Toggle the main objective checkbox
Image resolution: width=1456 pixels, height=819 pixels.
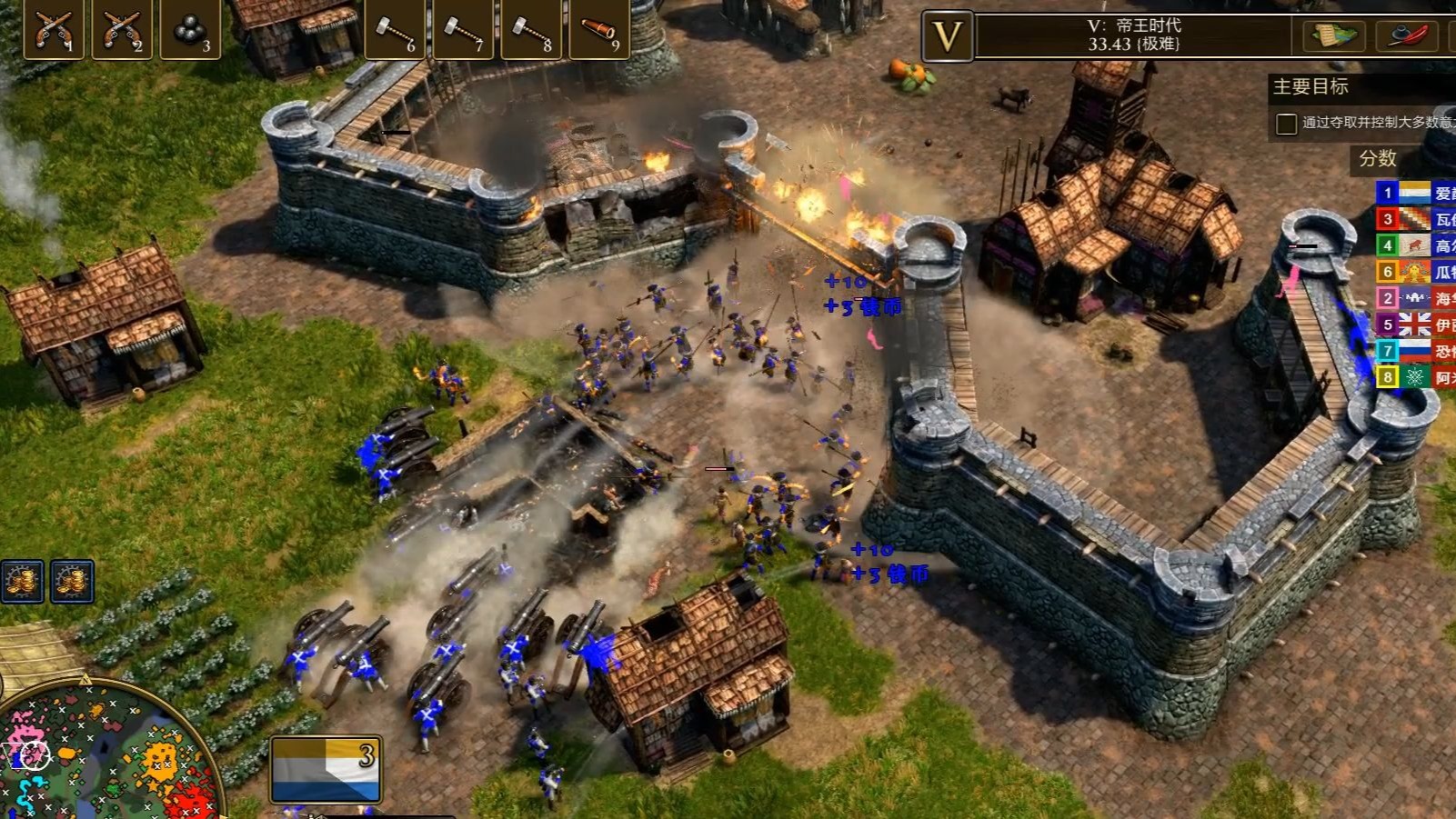(1286, 124)
